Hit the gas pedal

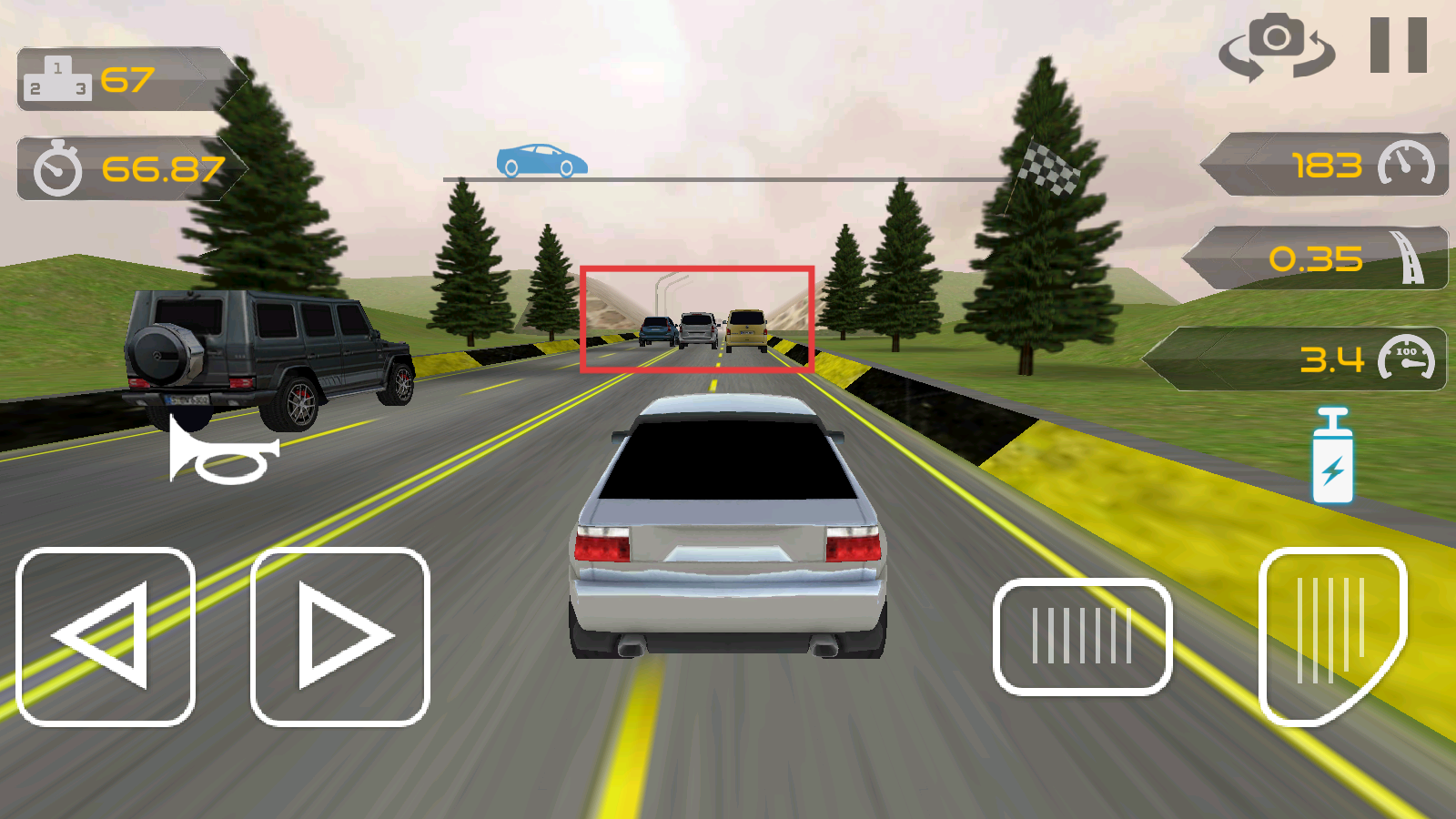coord(1331,634)
